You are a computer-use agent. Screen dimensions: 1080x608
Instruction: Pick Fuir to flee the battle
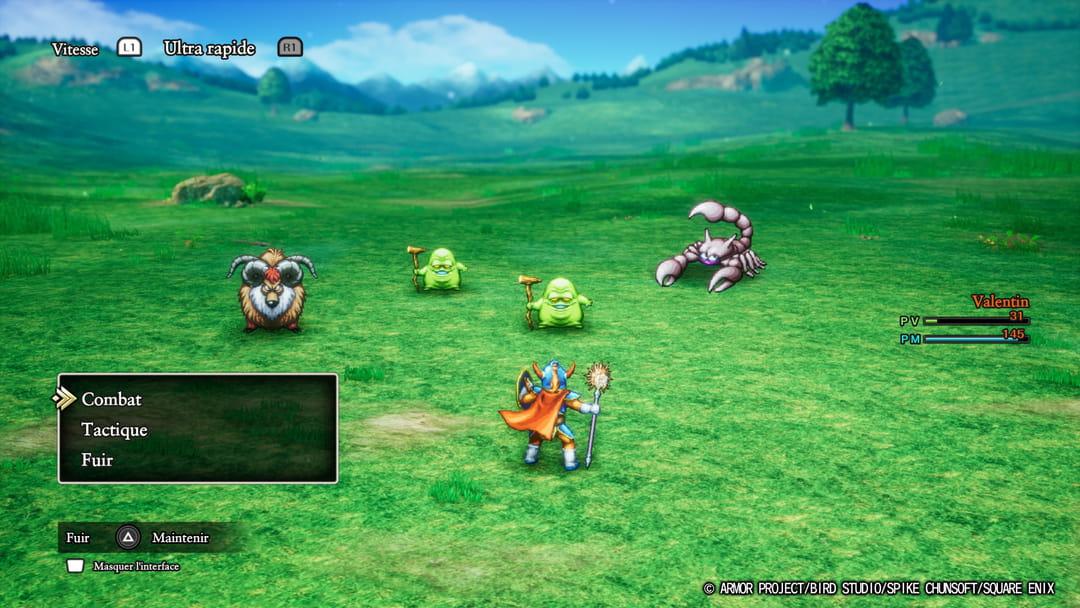(97, 460)
